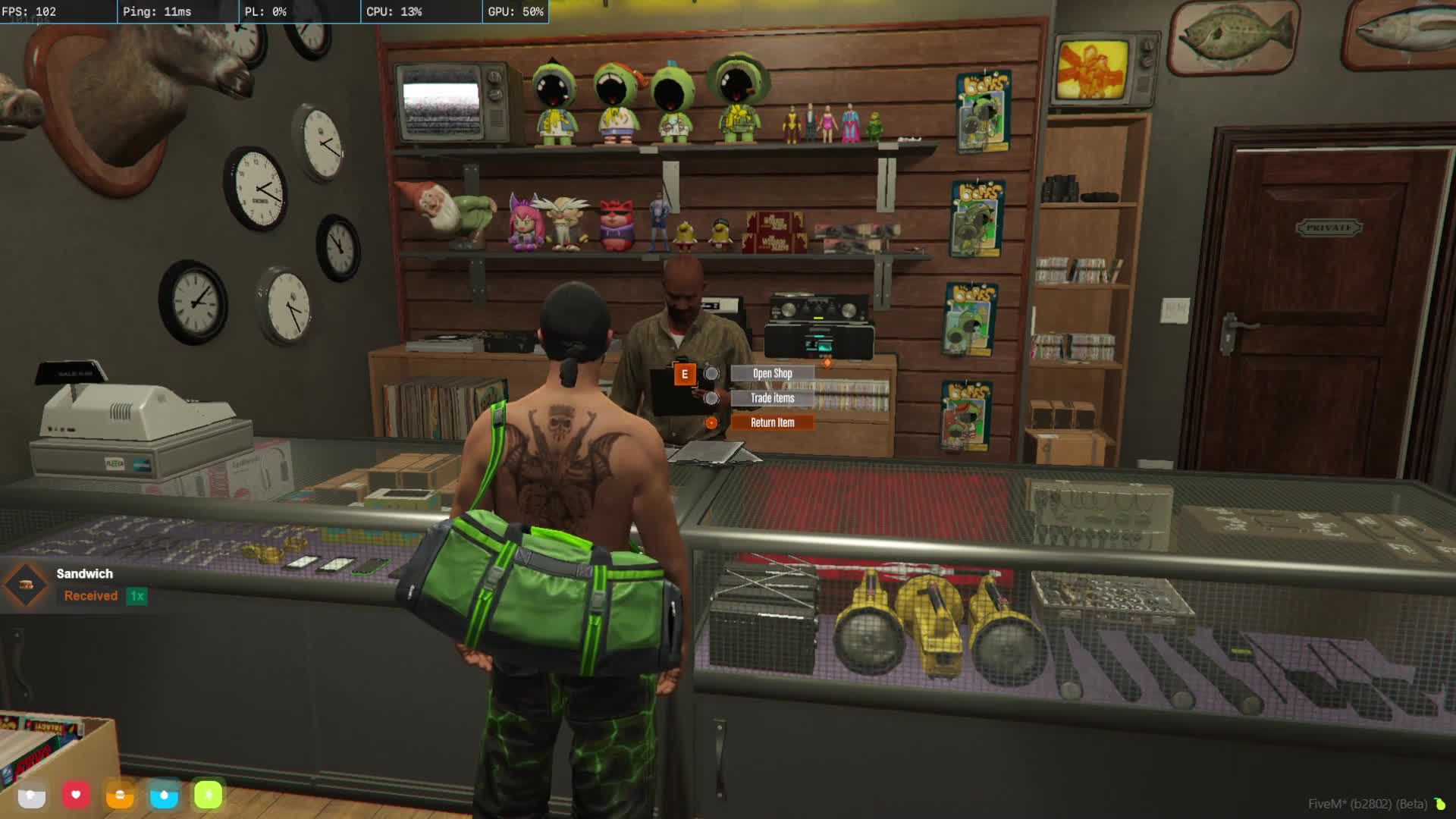This screenshot has width=1456, height=819.
Task: Click the blue water drop thirst icon
Action: tap(164, 795)
